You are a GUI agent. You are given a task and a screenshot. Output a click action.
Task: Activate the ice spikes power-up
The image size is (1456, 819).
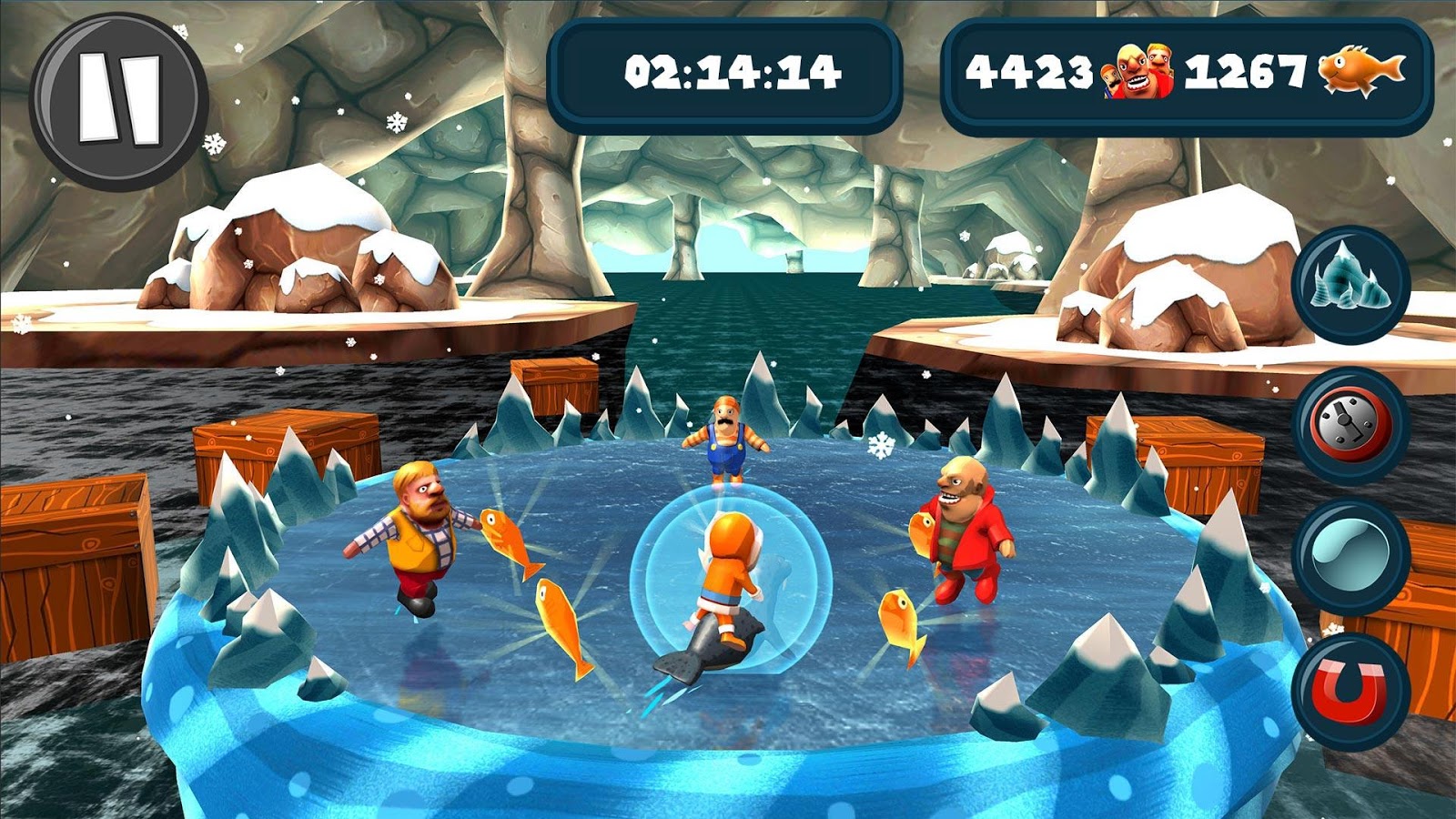pyautogui.click(x=1350, y=284)
